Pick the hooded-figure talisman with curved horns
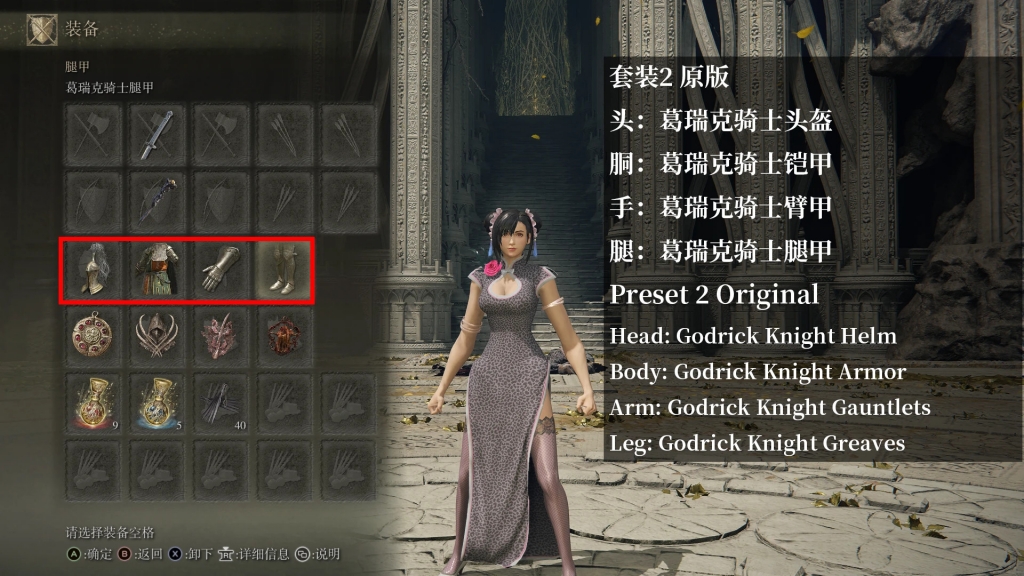 pos(157,336)
